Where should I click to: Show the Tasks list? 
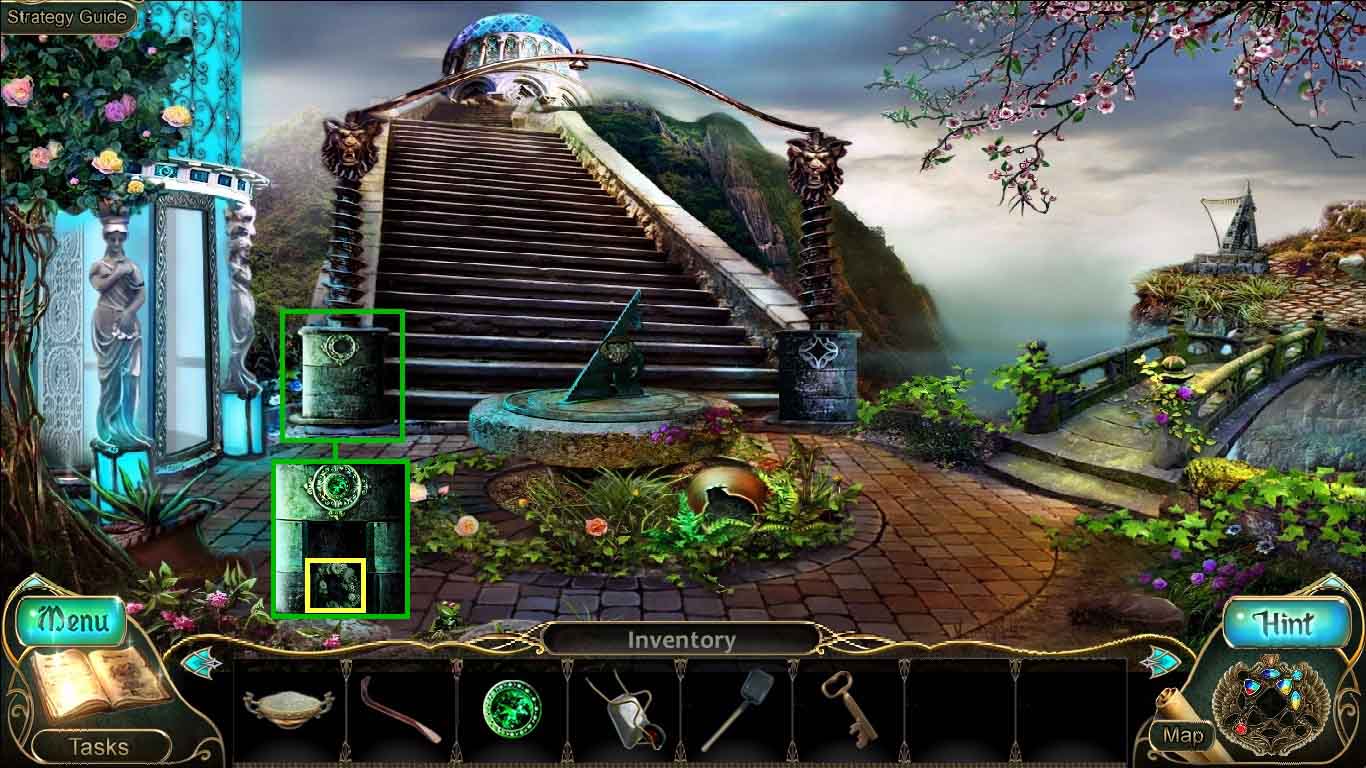(98, 746)
